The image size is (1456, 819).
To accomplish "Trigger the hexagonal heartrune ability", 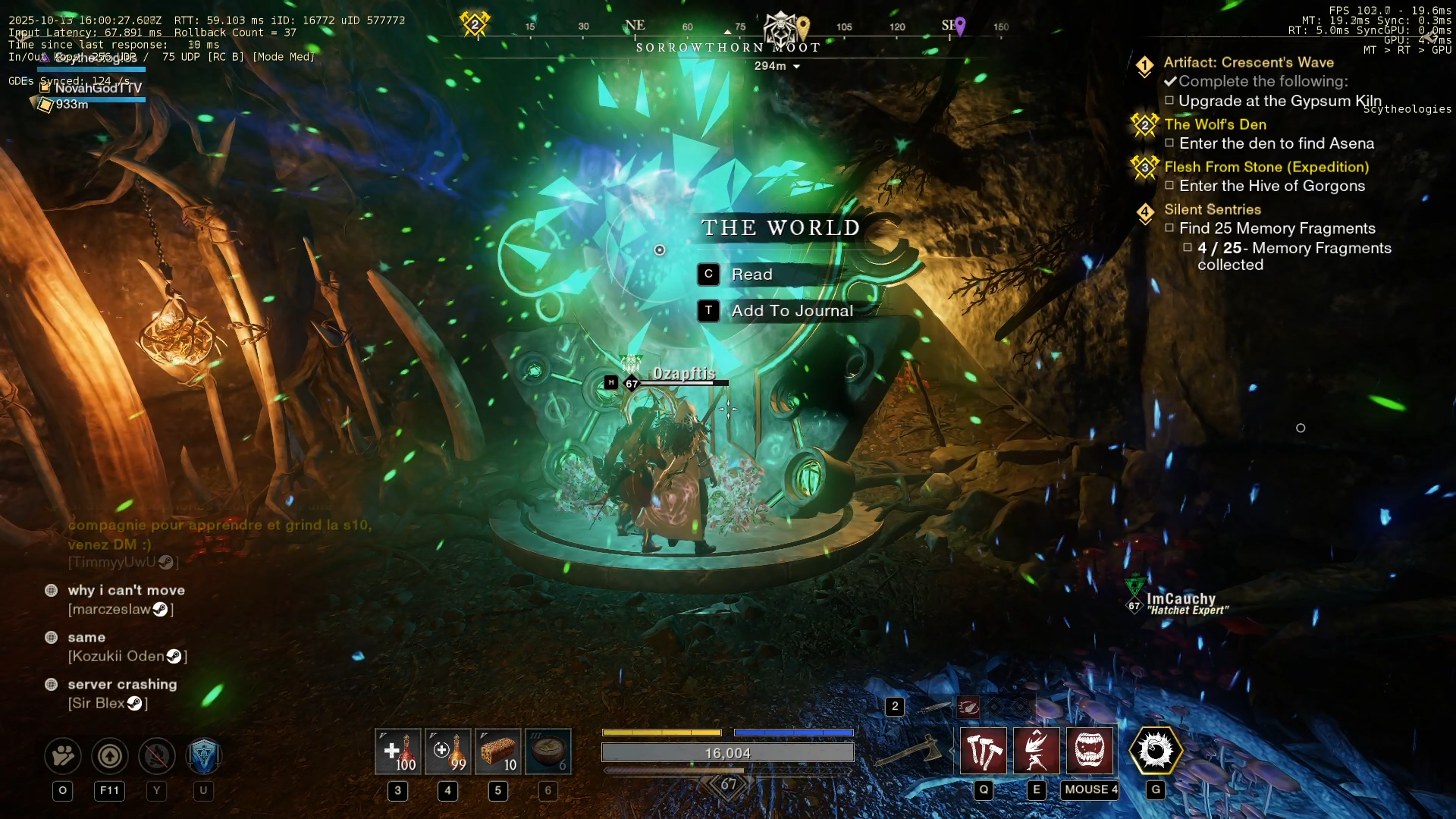I will pos(1156,751).
